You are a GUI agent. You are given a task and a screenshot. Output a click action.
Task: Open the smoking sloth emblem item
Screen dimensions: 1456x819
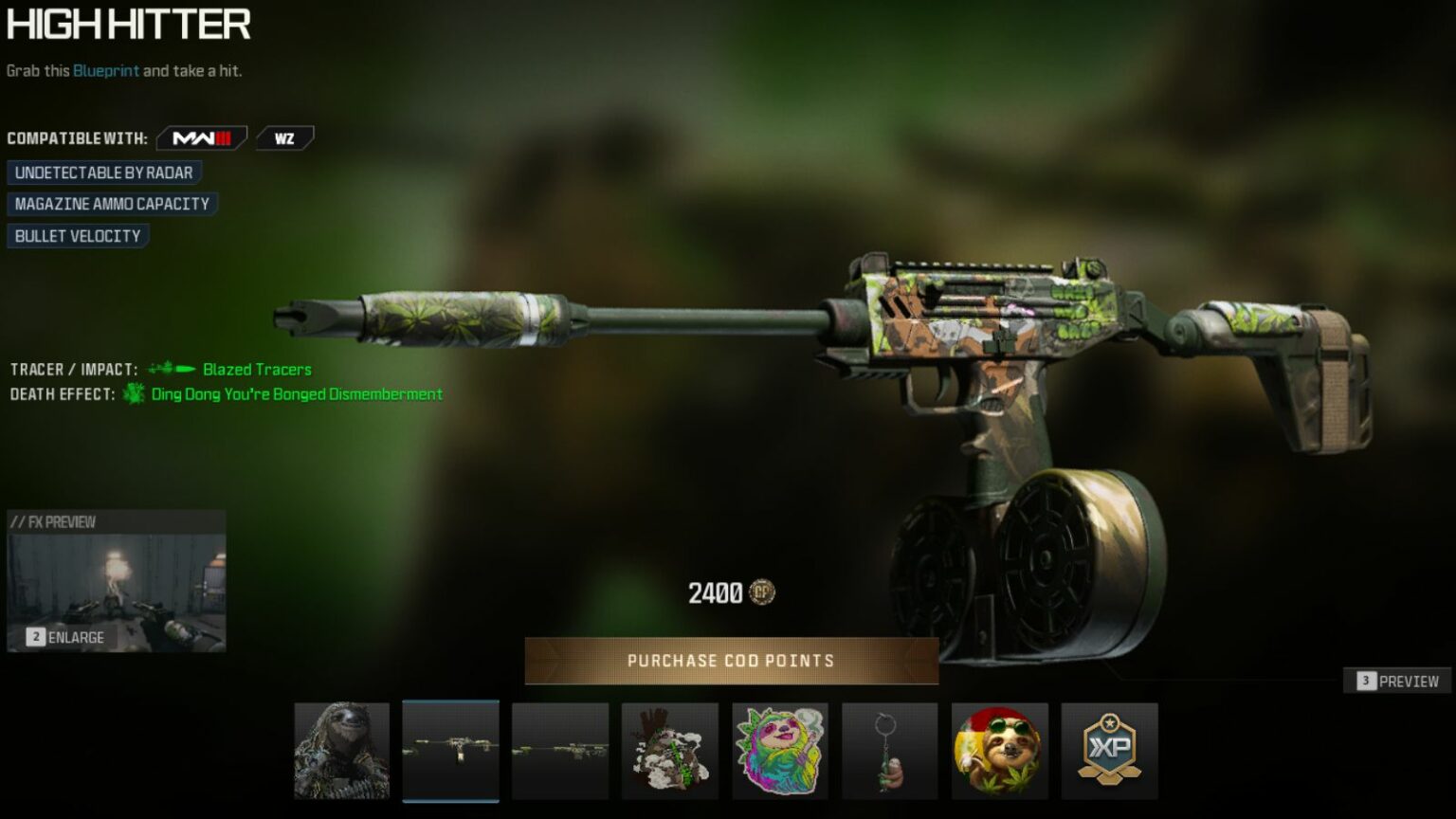[1000, 750]
